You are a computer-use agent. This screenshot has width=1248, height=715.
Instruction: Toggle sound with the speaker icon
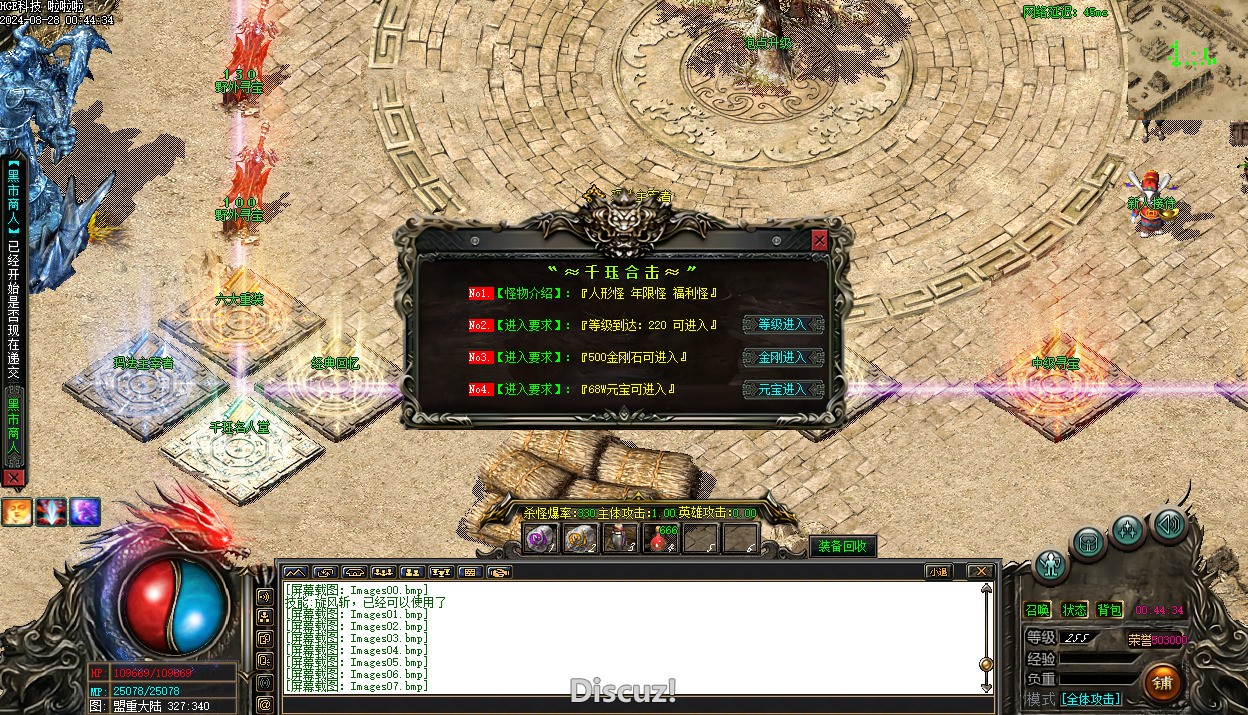click(x=1167, y=524)
